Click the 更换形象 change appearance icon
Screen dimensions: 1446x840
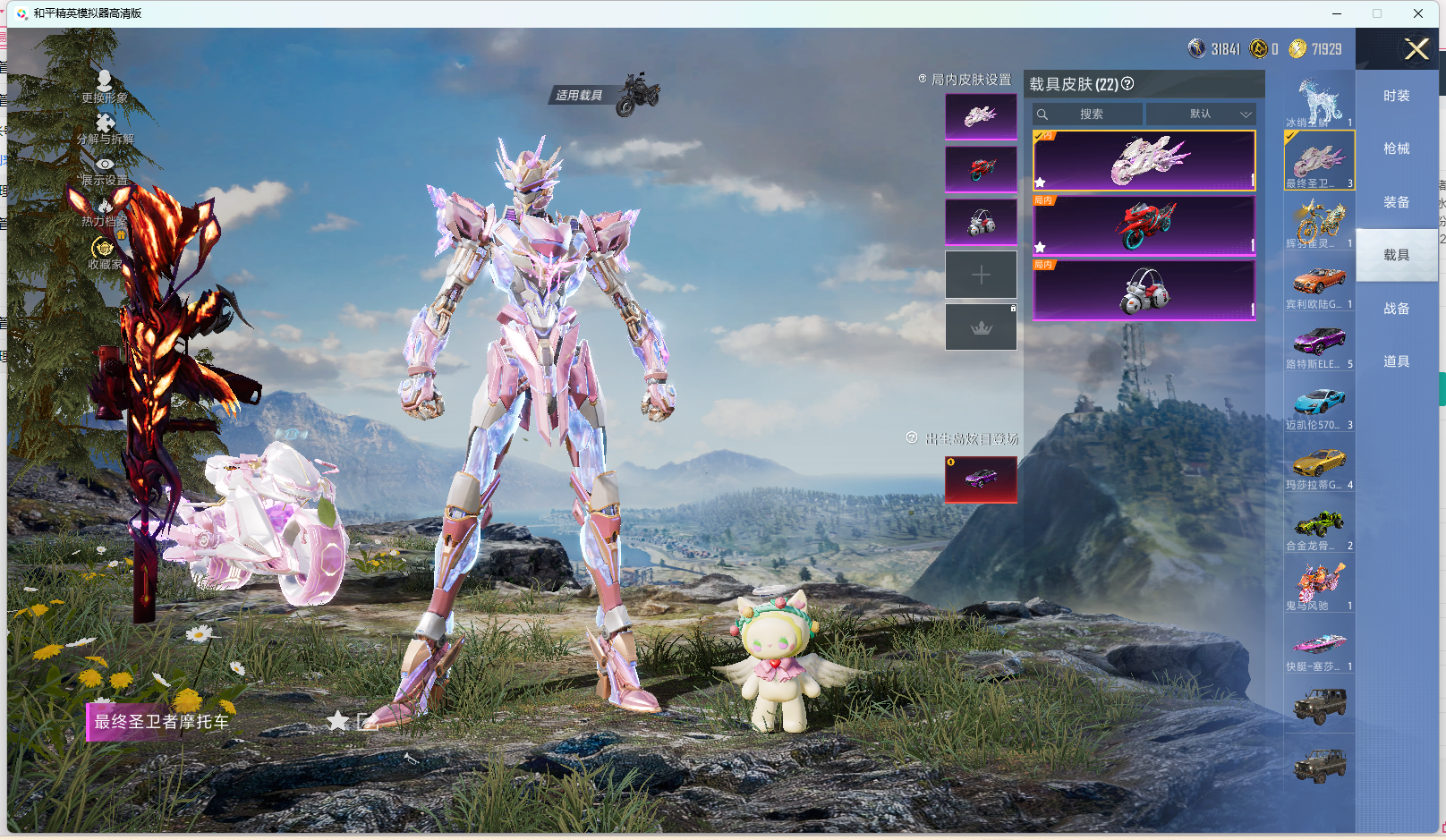(x=105, y=84)
